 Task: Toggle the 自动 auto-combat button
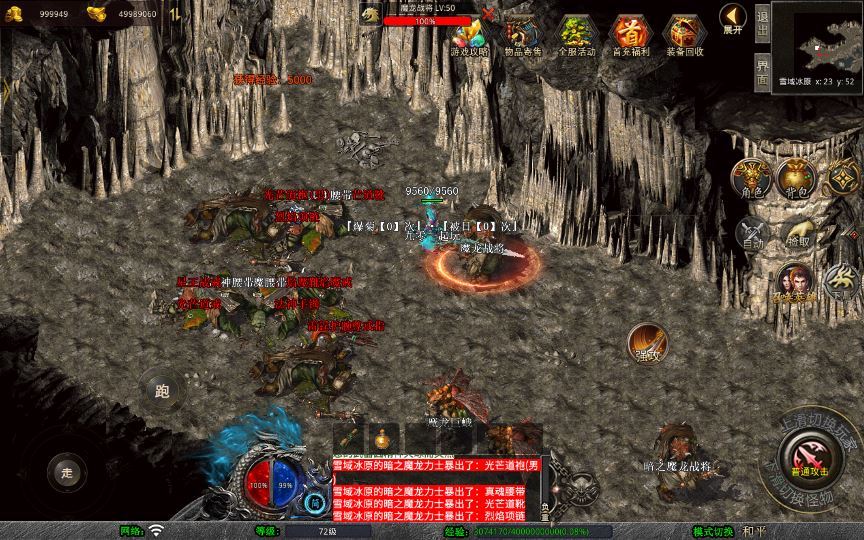[x=751, y=234]
